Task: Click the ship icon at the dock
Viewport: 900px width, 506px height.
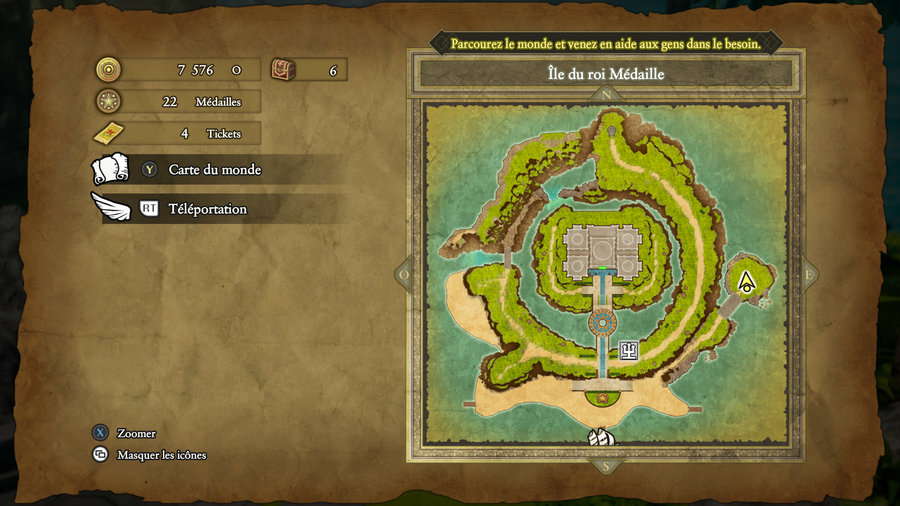Action: click(x=602, y=437)
